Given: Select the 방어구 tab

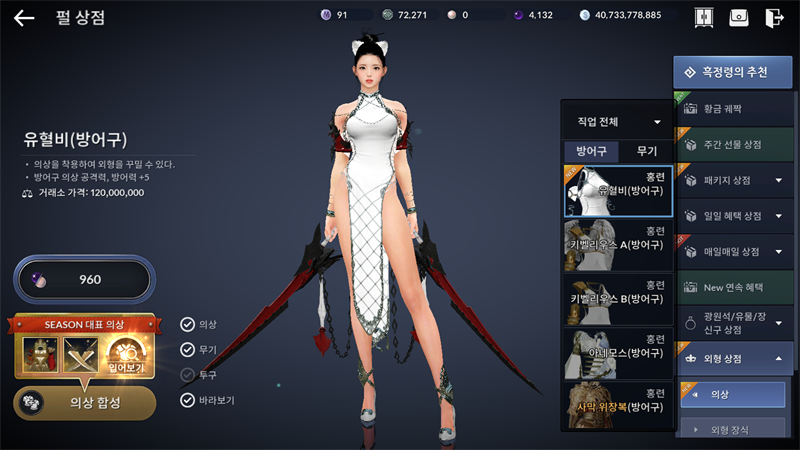Looking at the screenshot, I should pos(591,151).
